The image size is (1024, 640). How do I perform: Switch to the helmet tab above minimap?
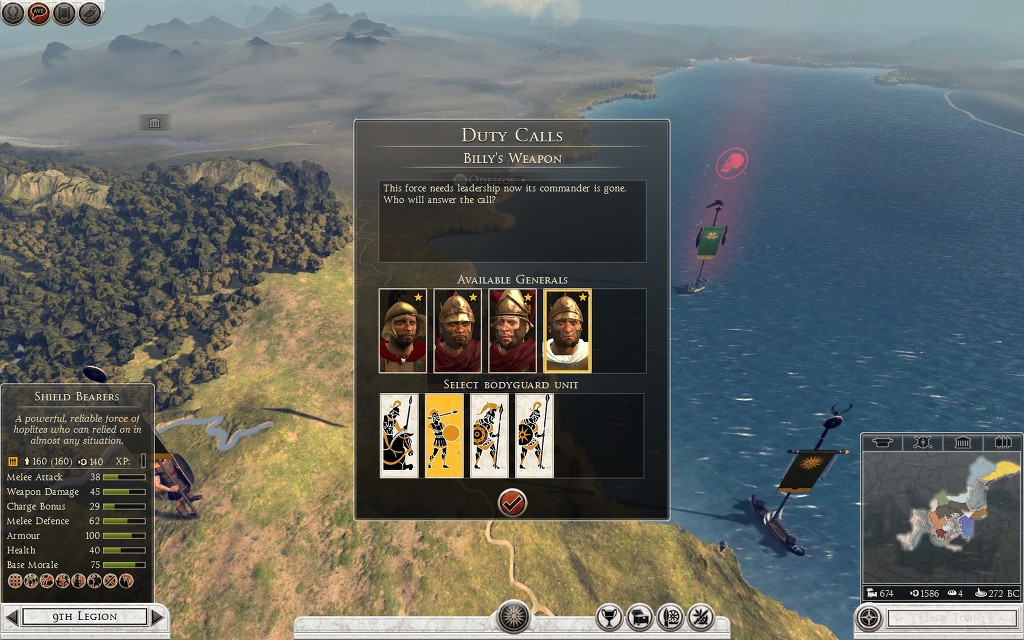883,442
